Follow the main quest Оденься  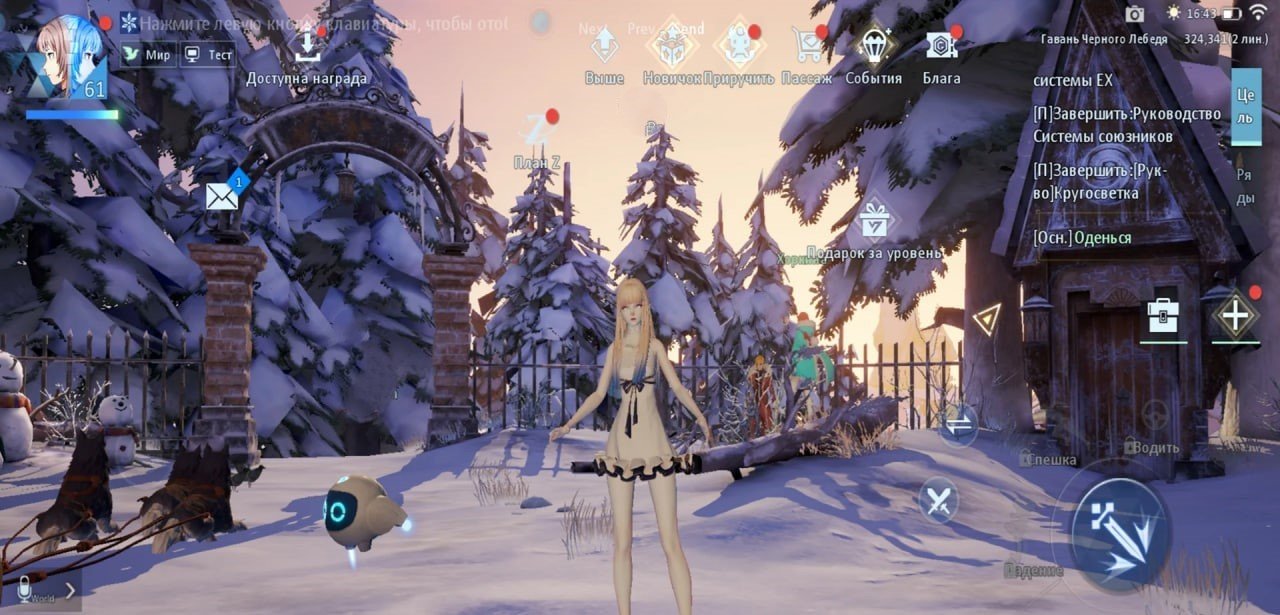tap(1083, 238)
